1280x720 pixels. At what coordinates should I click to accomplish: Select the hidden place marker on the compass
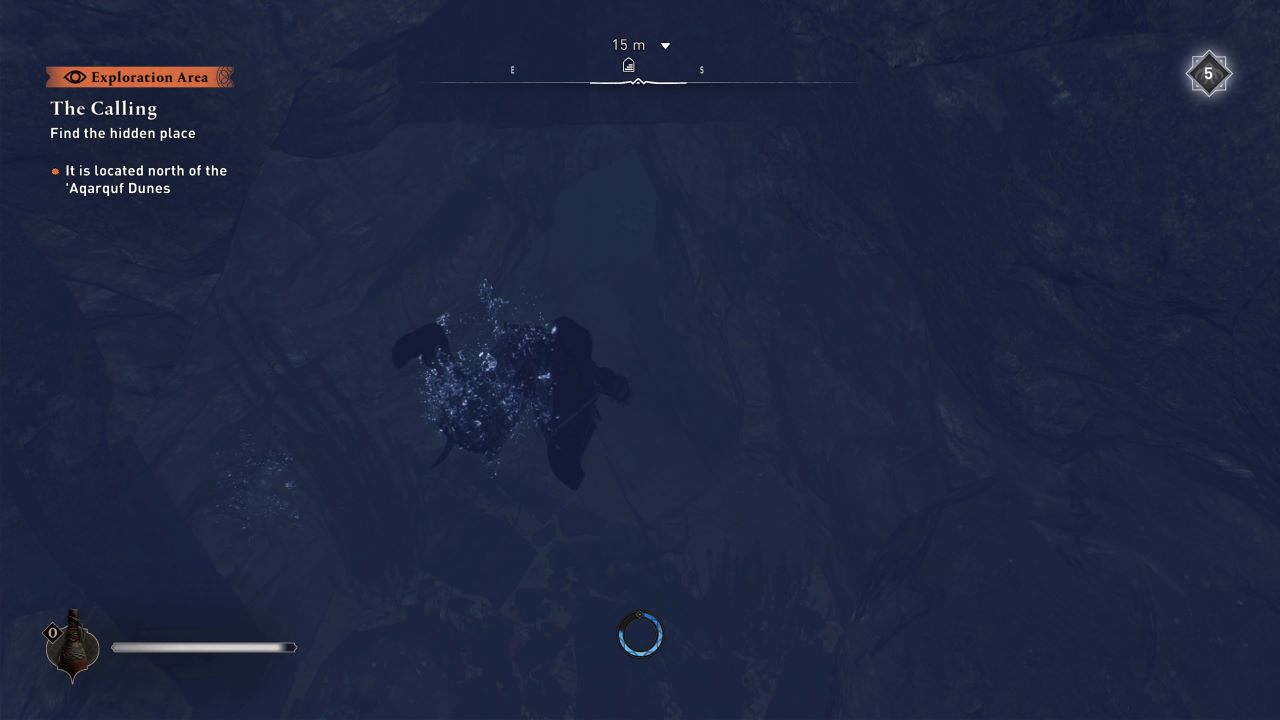coord(628,64)
